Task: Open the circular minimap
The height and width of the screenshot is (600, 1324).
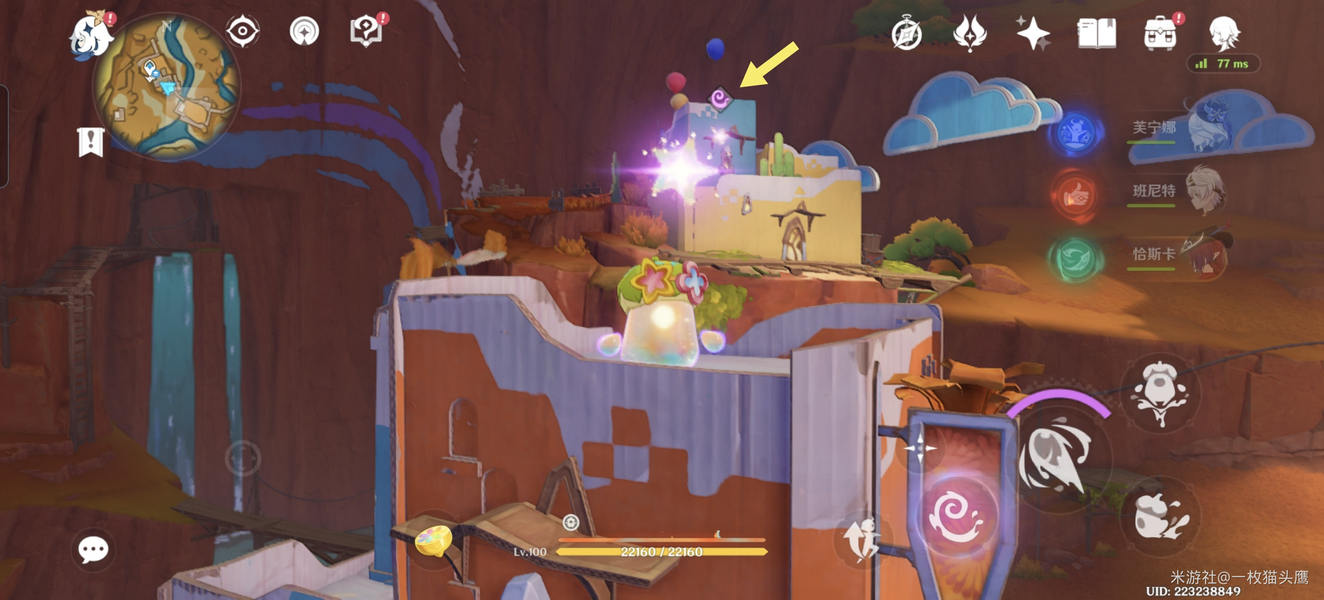Action: (166, 86)
